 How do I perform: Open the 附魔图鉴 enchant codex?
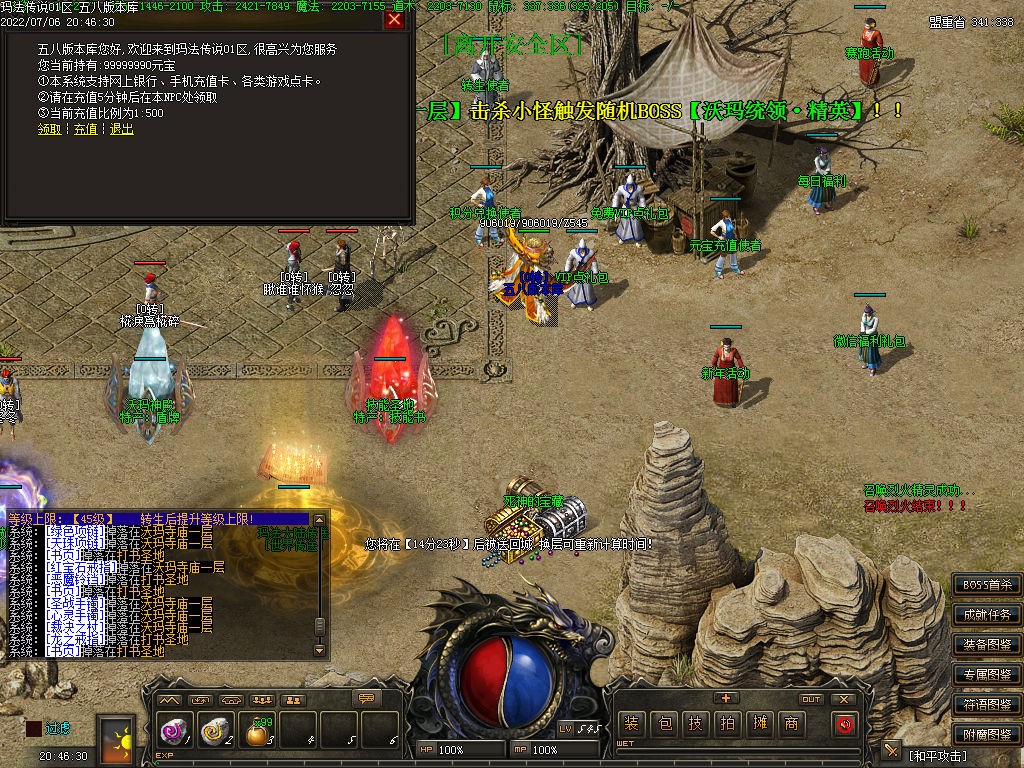[x=986, y=735]
